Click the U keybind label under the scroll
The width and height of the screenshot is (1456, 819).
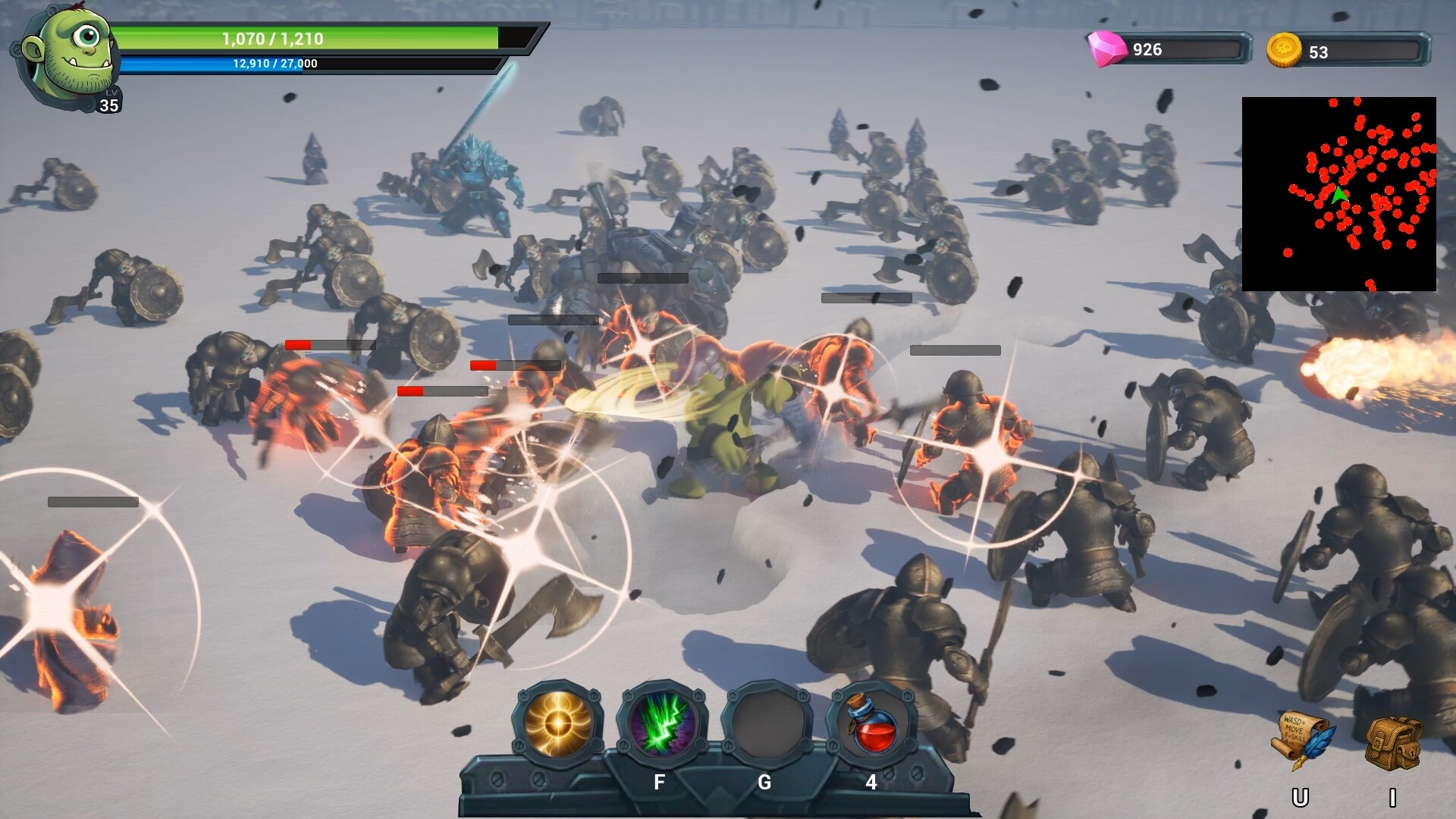(1301, 797)
